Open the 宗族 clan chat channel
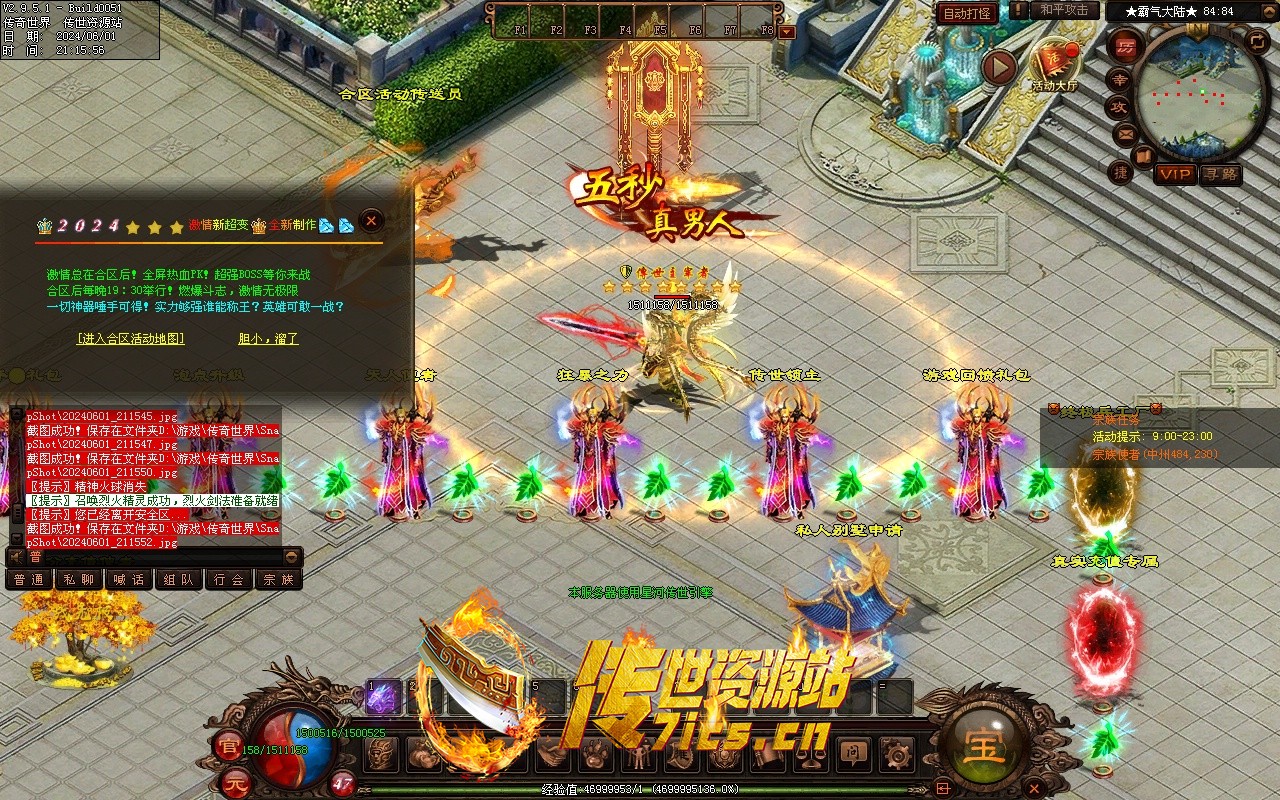Screen dimensions: 1280x800 278,579
